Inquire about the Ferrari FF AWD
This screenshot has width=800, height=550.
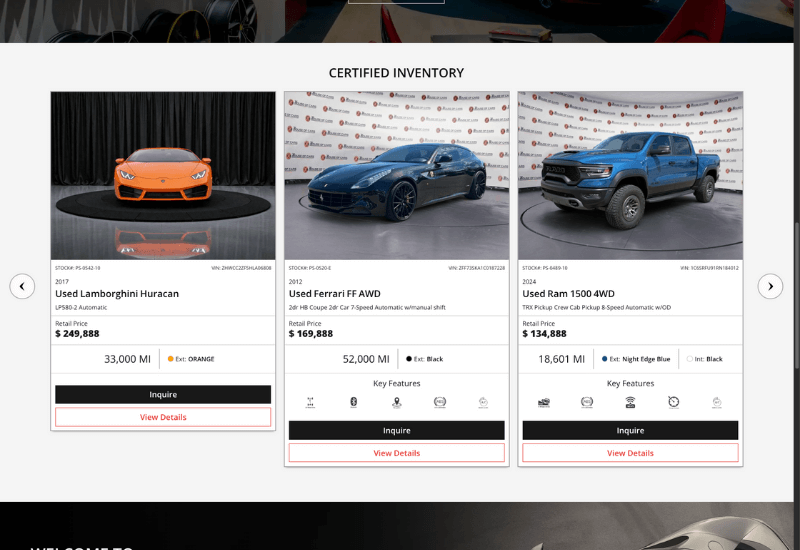[x=397, y=430]
